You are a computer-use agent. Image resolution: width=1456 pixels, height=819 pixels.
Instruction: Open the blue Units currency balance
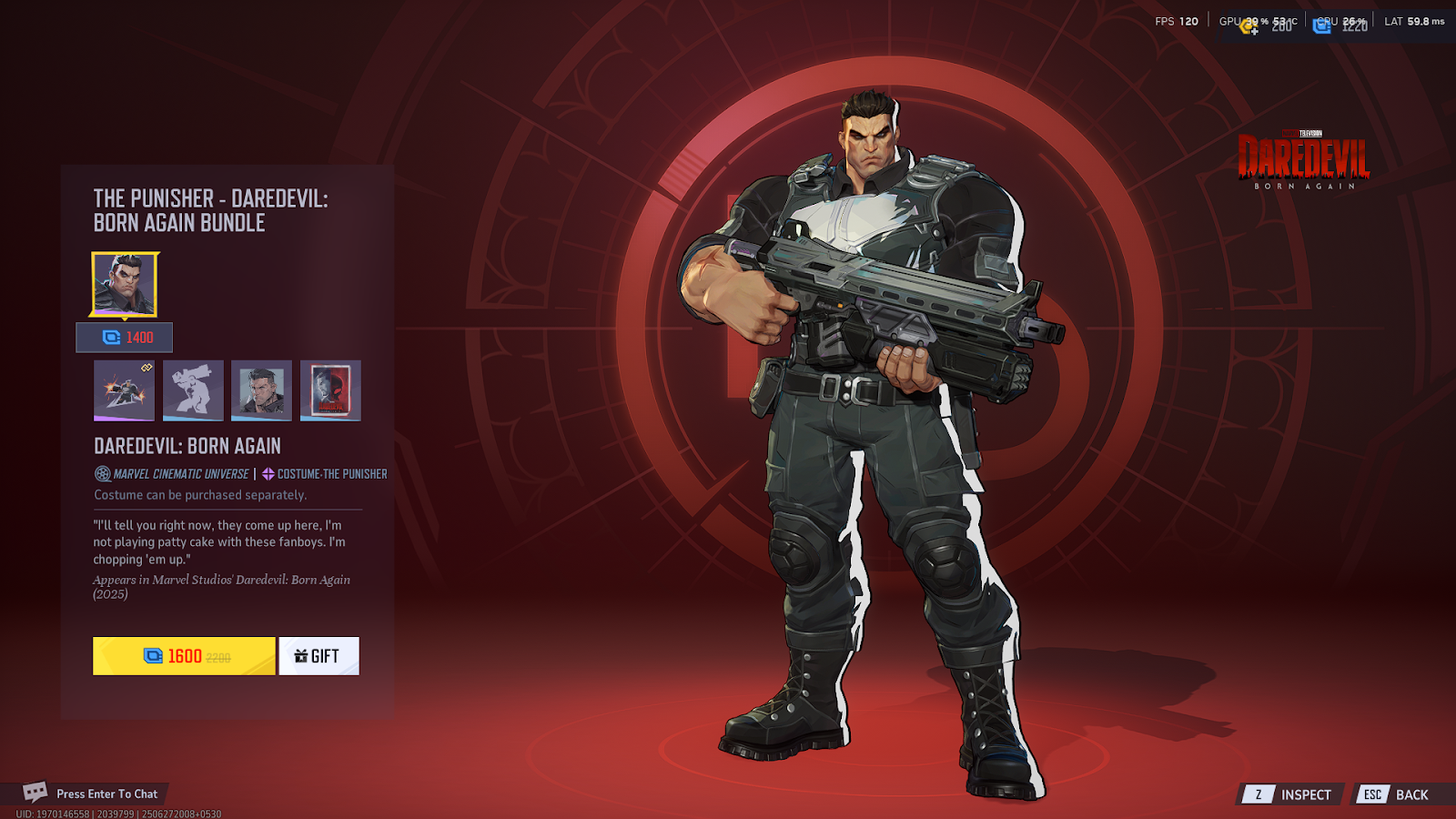(x=1340, y=26)
